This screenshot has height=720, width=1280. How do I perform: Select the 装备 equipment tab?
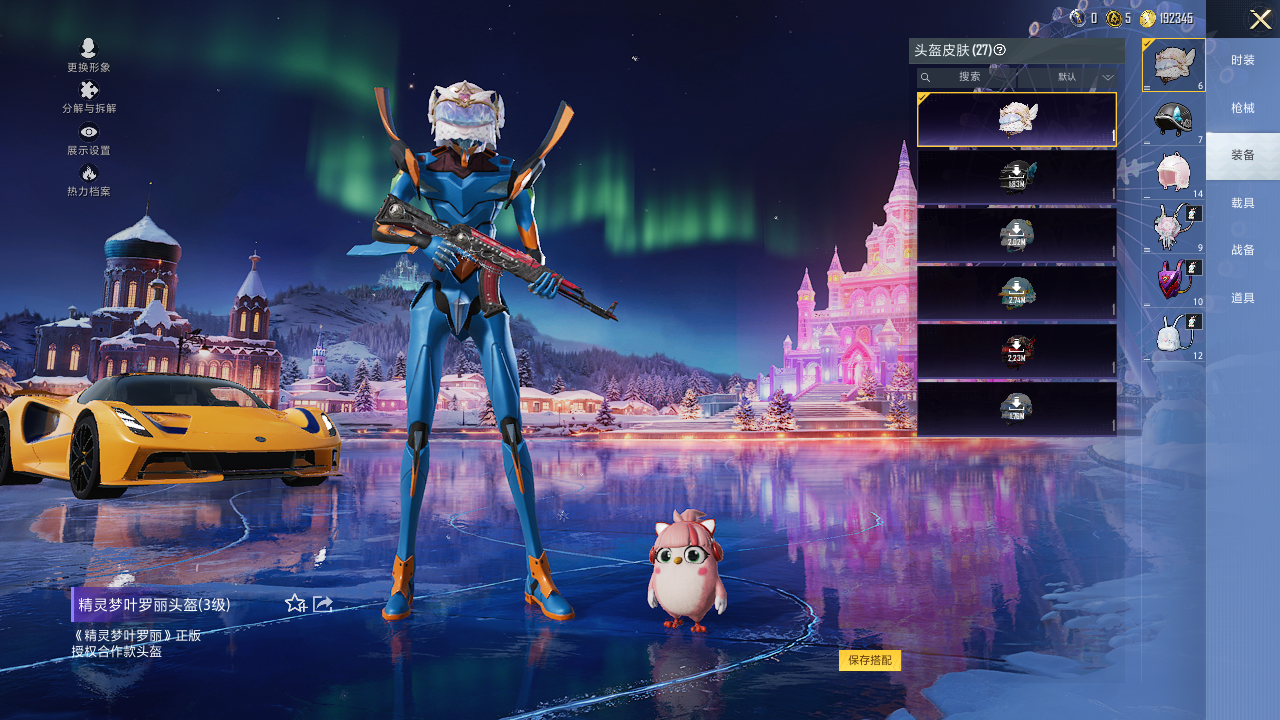pyautogui.click(x=1243, y=156)
